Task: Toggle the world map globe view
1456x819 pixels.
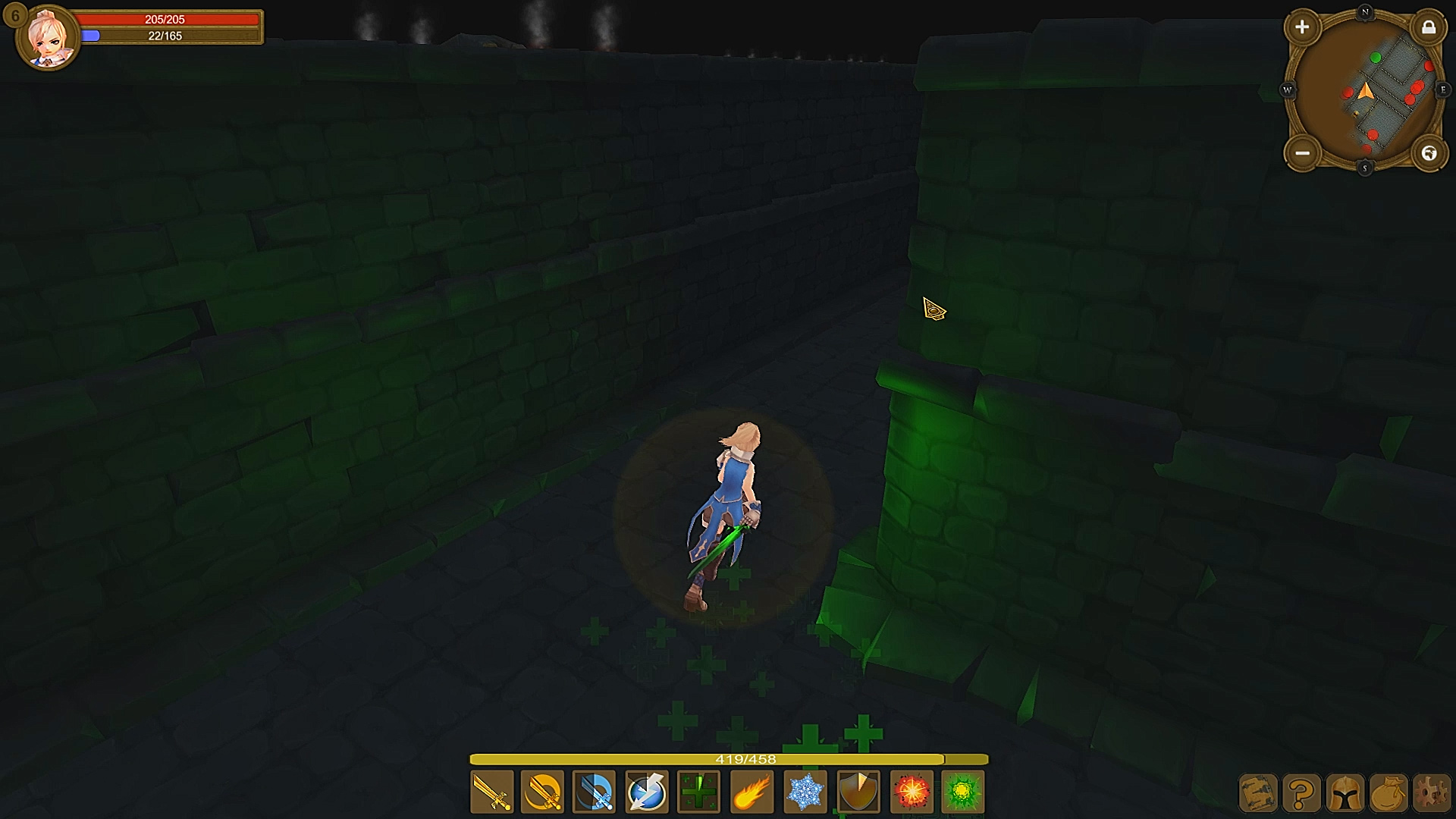Action: tap(1429, 154)
